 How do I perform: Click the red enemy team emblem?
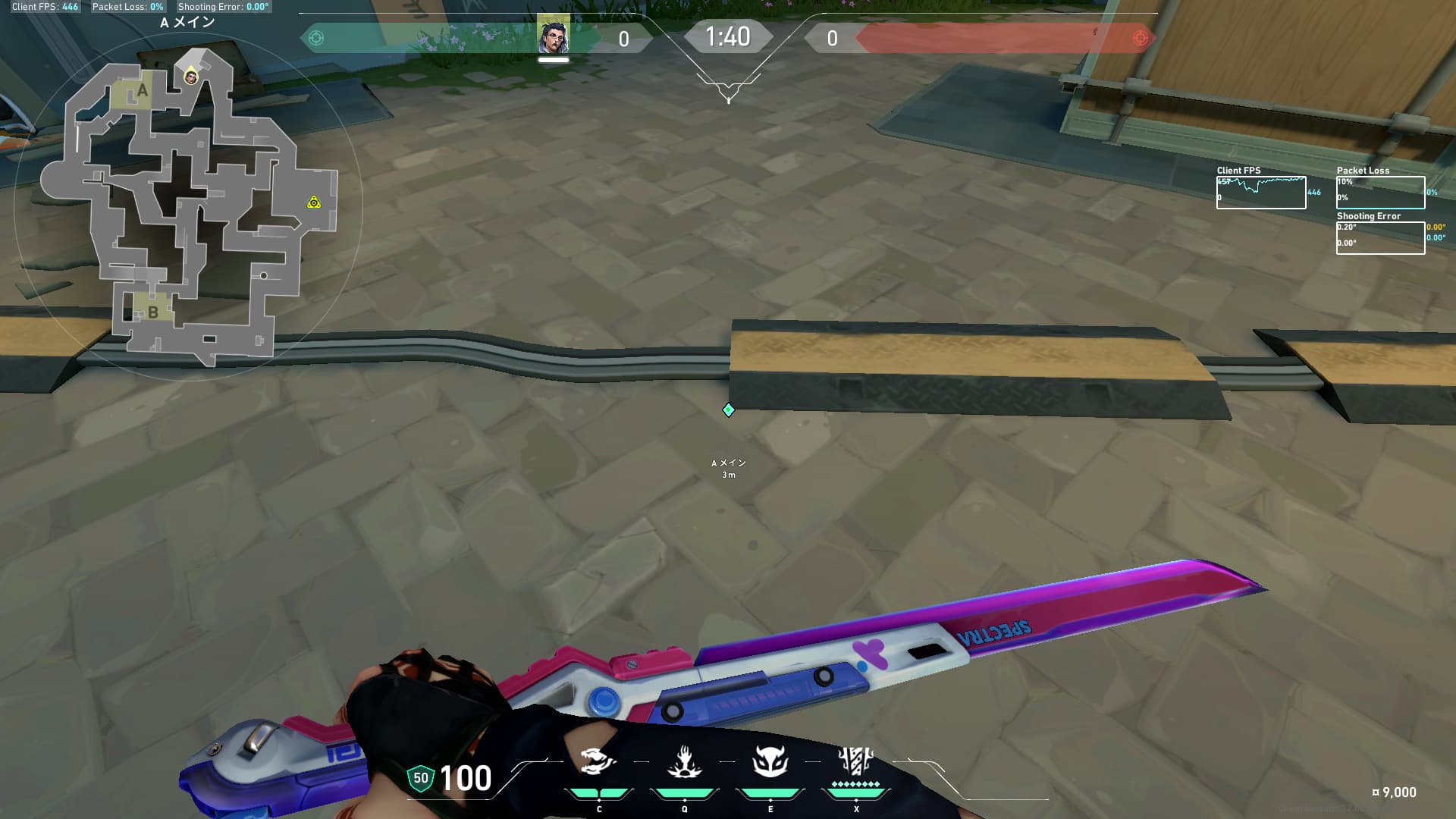pos(1139,38)
